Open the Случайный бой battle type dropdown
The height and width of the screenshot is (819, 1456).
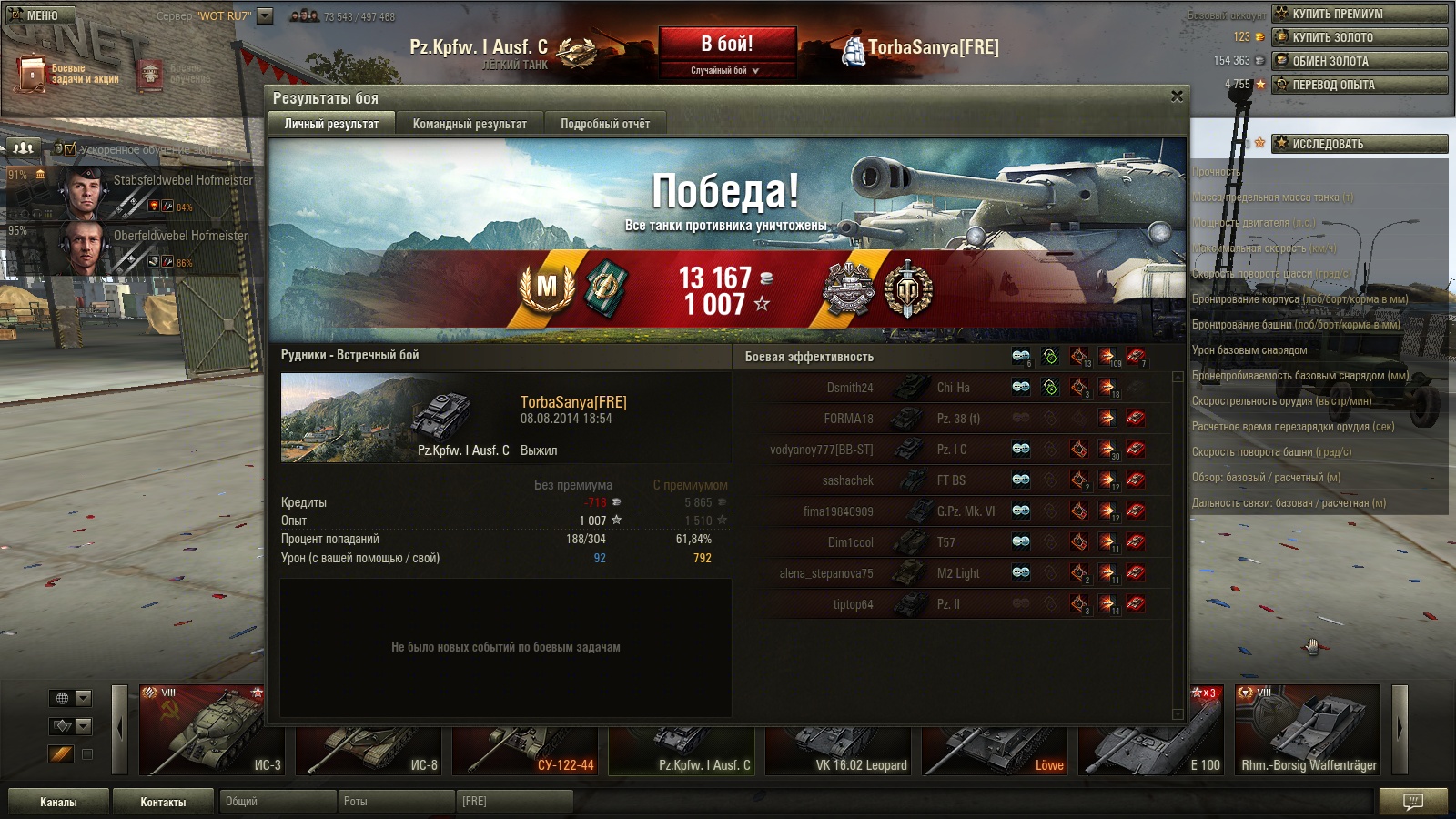725,70
